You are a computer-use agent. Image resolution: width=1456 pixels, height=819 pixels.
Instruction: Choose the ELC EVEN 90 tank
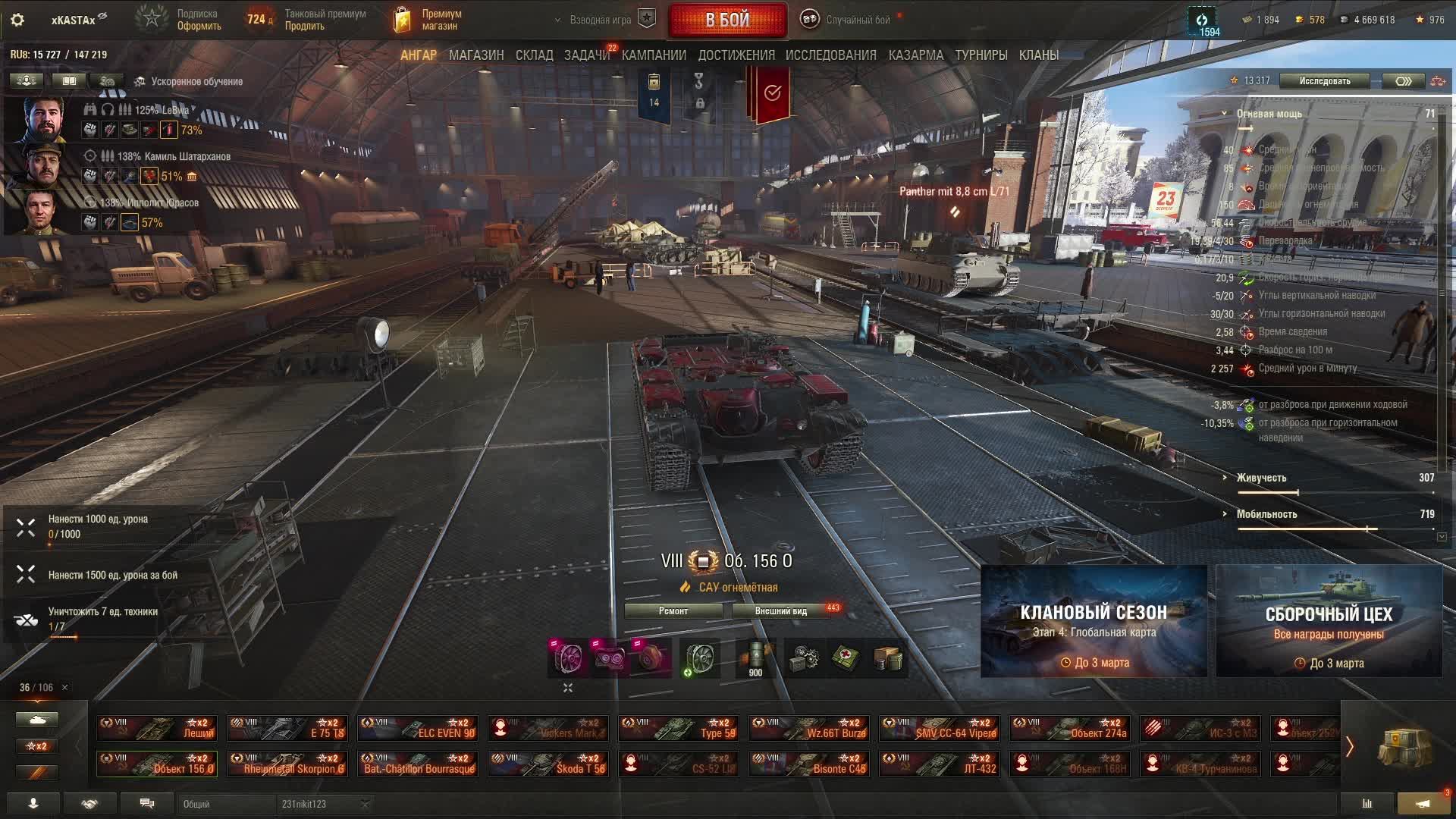pos(418,728)
